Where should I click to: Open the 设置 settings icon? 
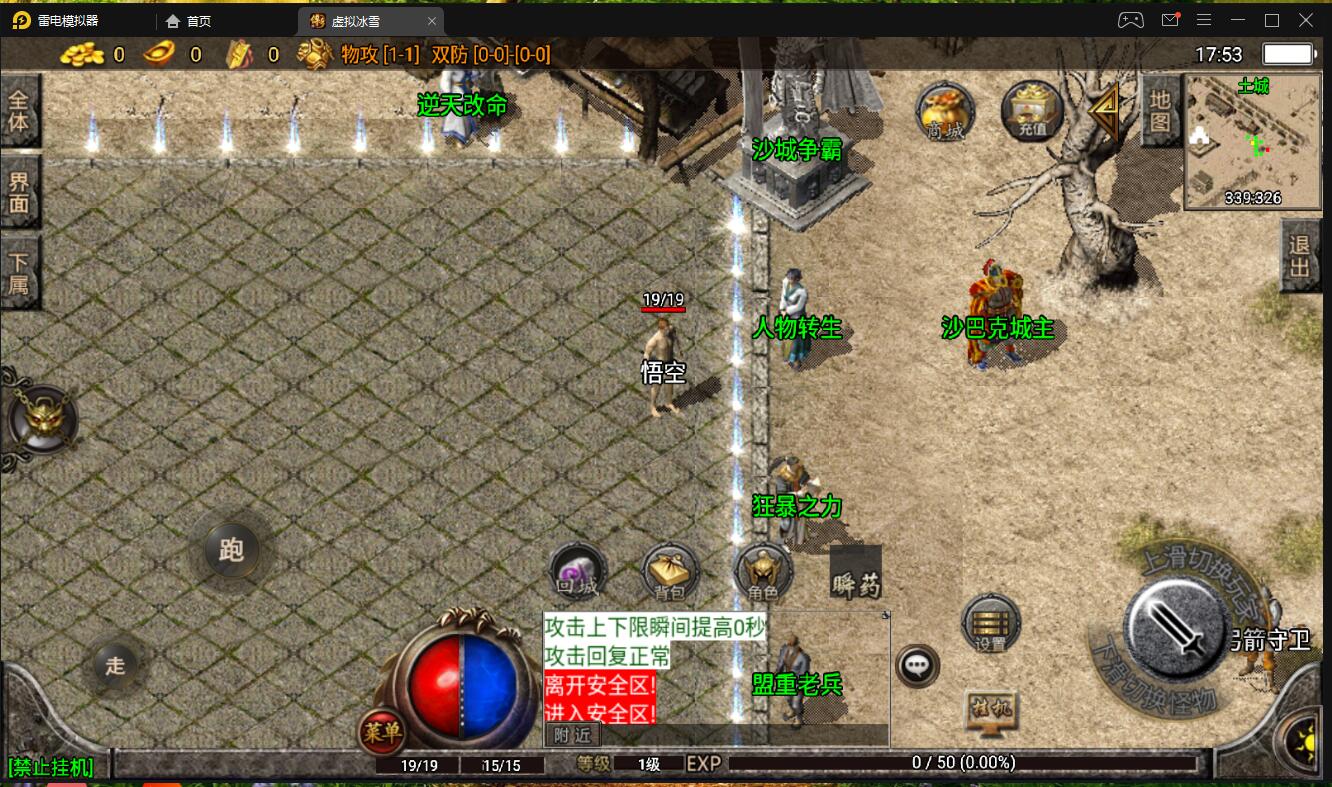[x=990, y=624]
